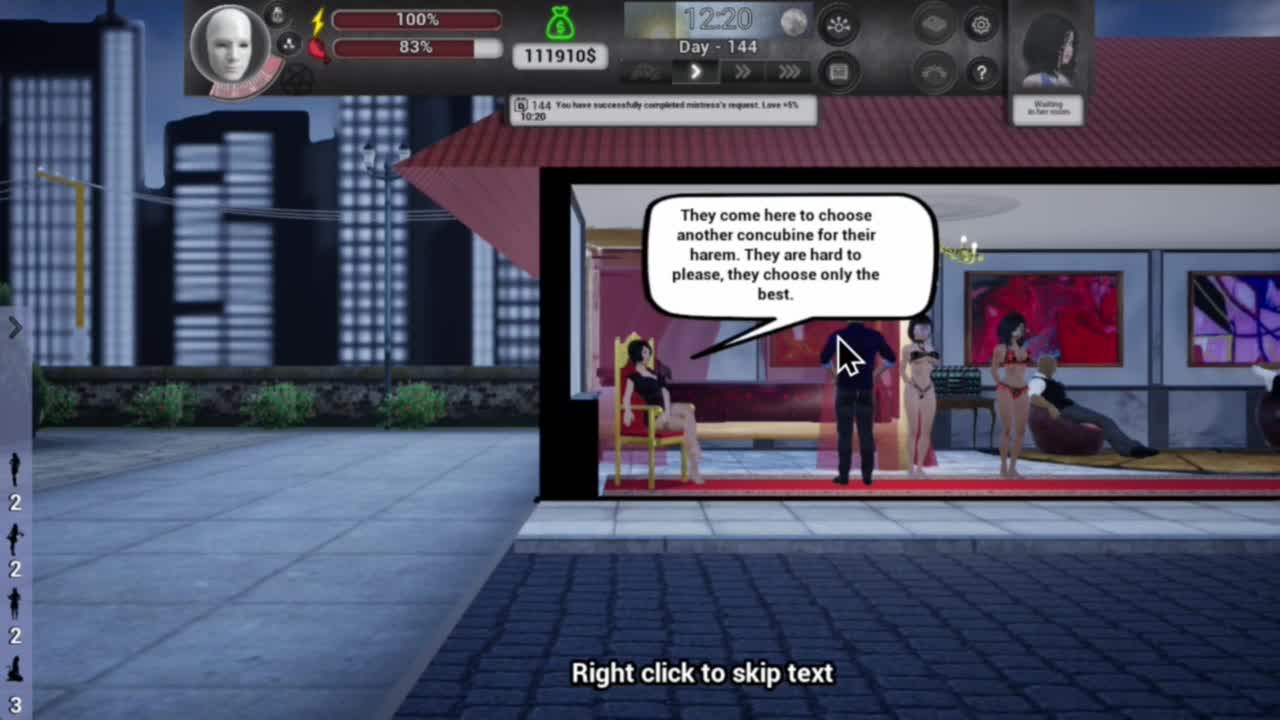
Task: Click the green money bag icon
Action: [561, 22]
